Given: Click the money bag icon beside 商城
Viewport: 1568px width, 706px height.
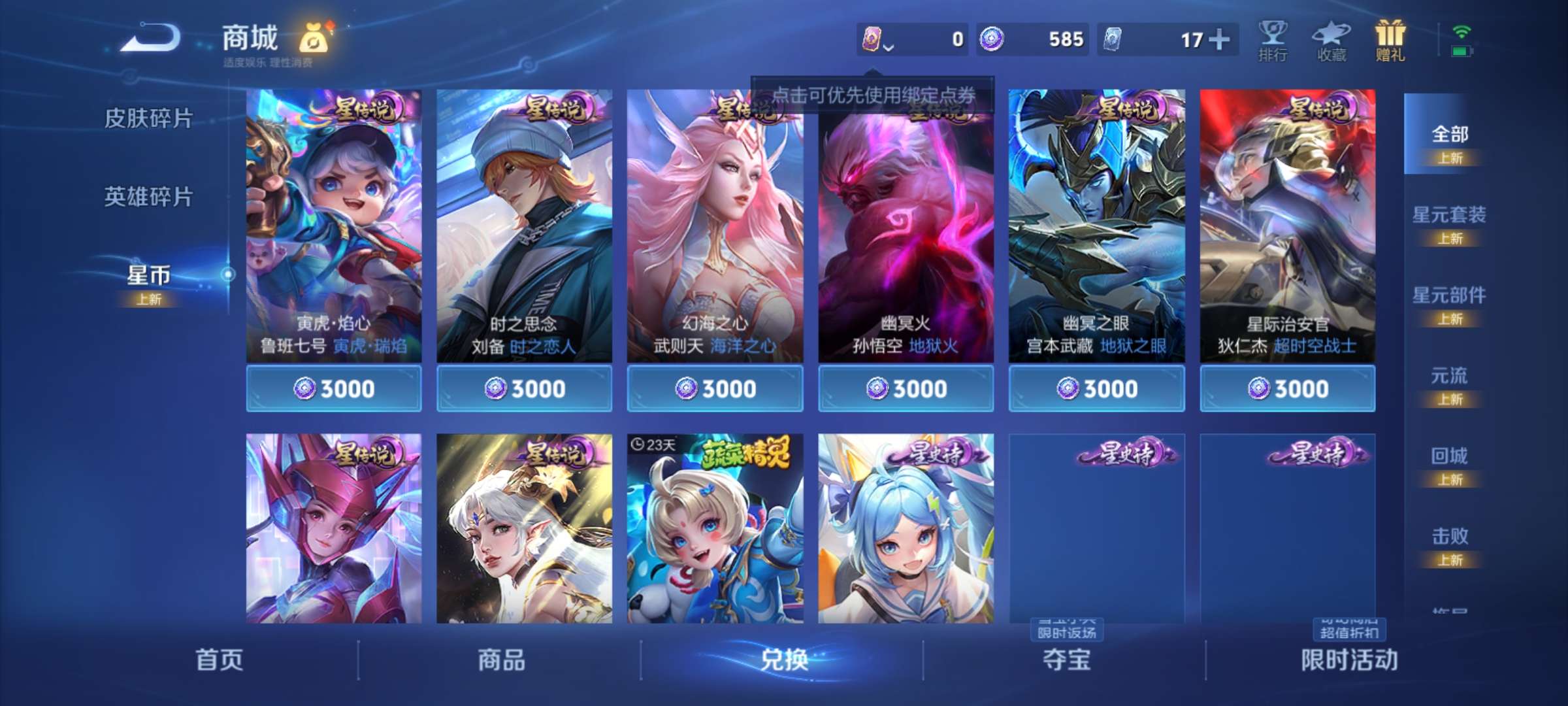Looking at the screenshot, I should pyautogui.click(x=312, y=38).
